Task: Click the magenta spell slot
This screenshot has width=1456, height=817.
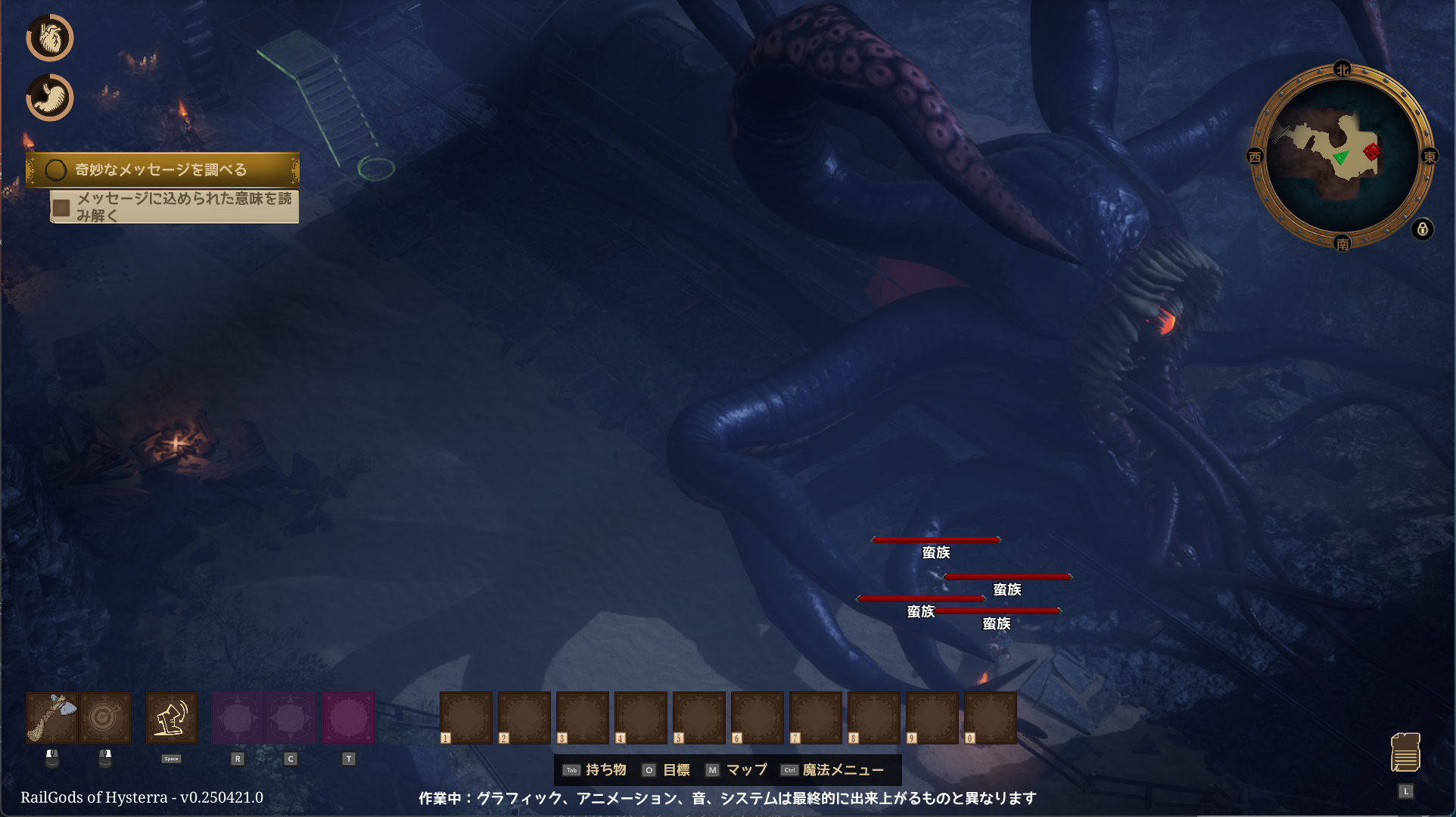Action: [348, 717]
